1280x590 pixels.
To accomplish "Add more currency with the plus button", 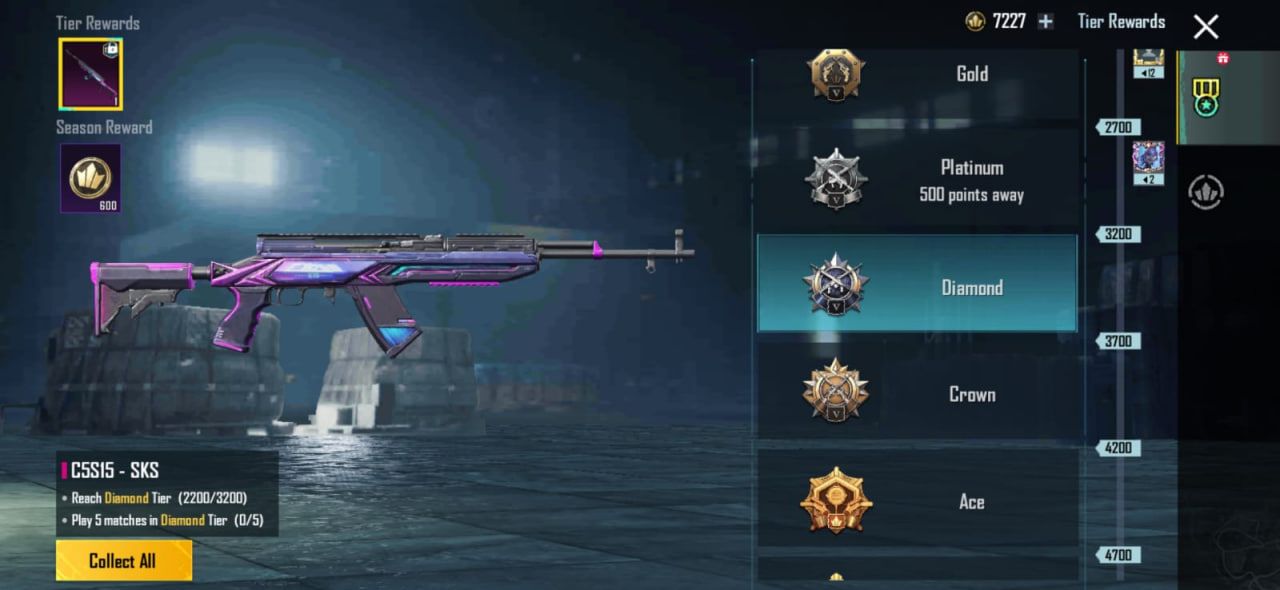I will 1045,21.
